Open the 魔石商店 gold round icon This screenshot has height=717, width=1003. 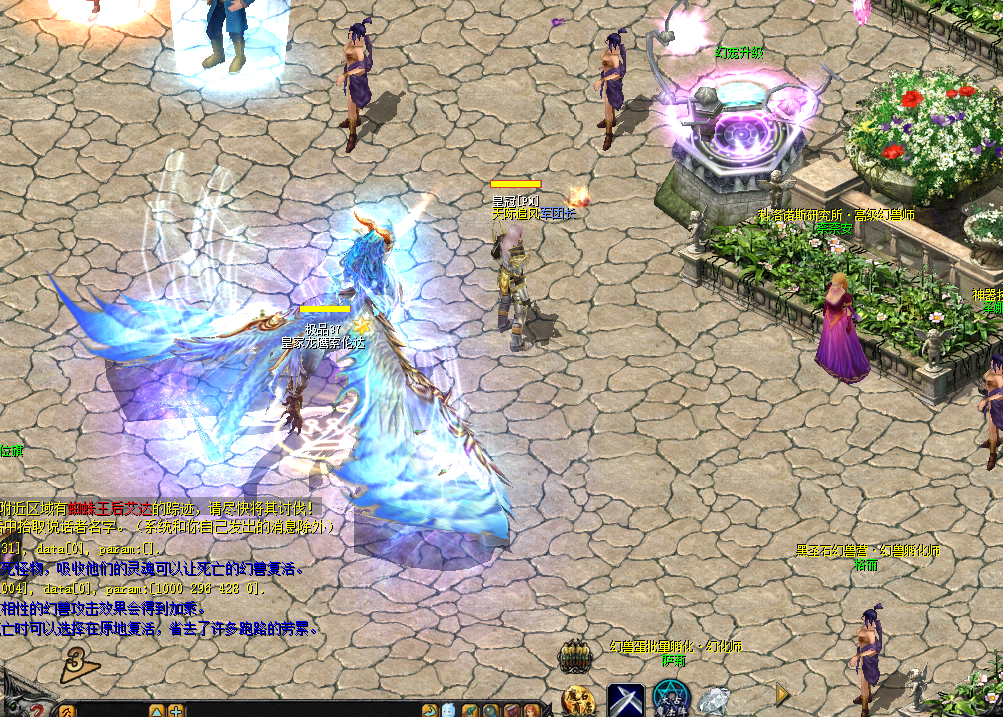point(578,700)
